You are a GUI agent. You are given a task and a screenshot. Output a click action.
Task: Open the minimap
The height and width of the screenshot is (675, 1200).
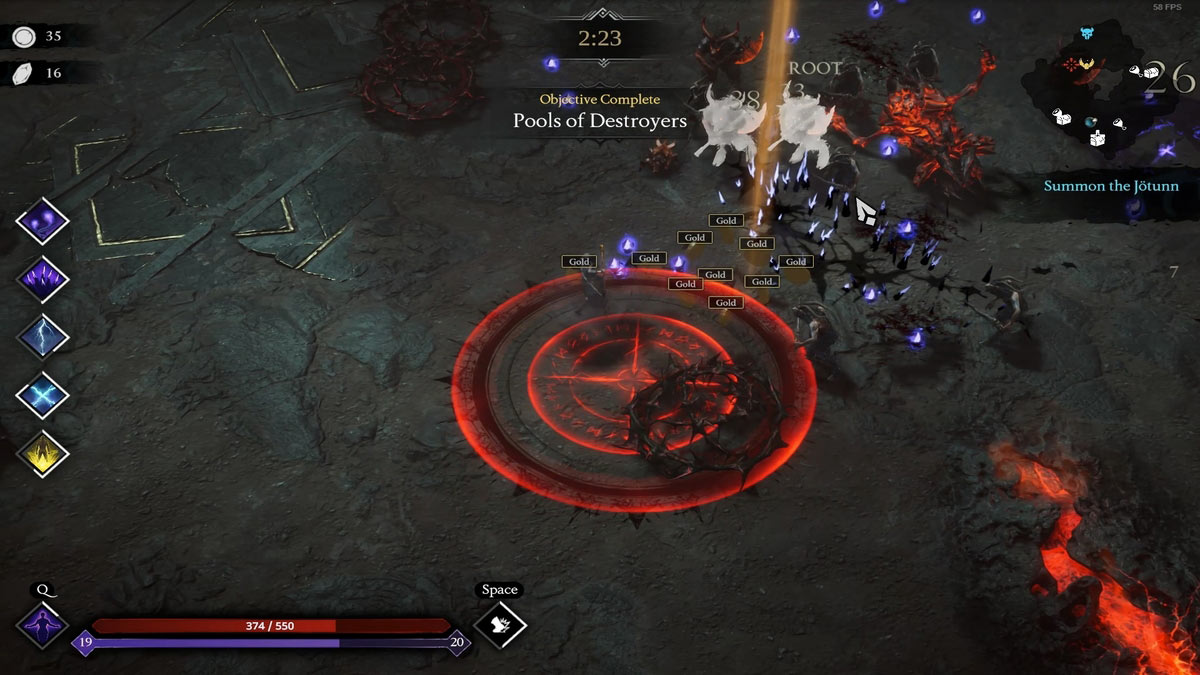[x=1110, y=95]
